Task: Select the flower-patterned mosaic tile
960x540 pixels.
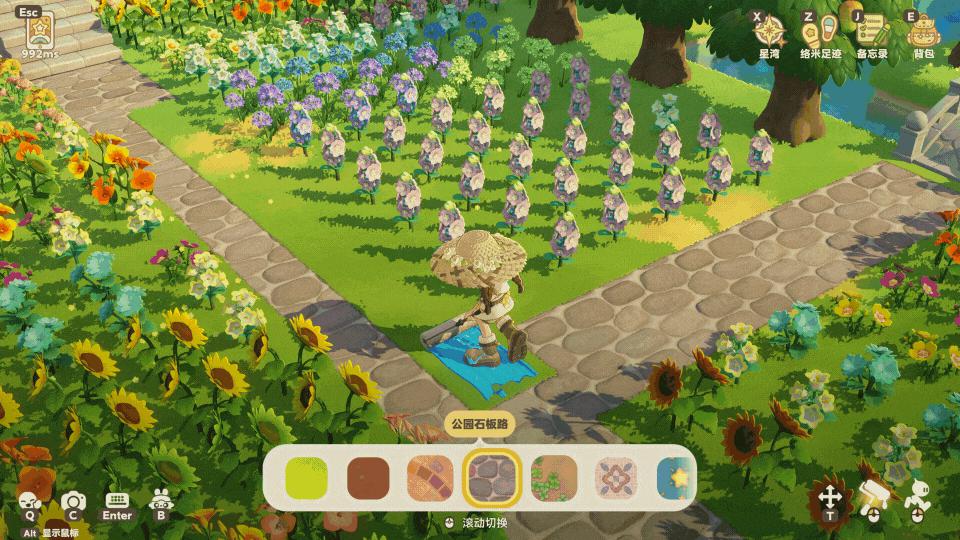Action: (615, 479)
